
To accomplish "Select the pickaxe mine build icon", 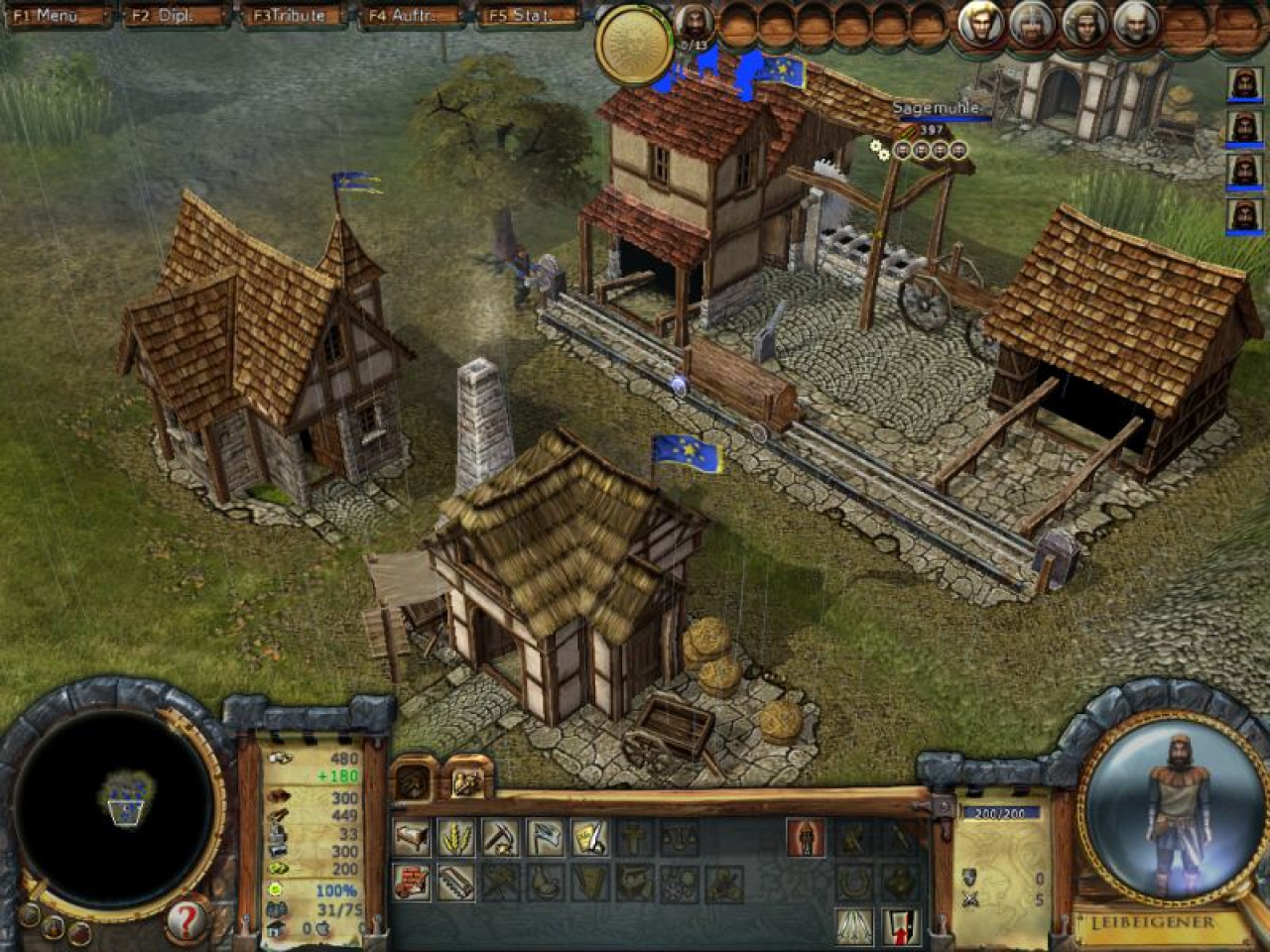I will (x=501, y=838).
